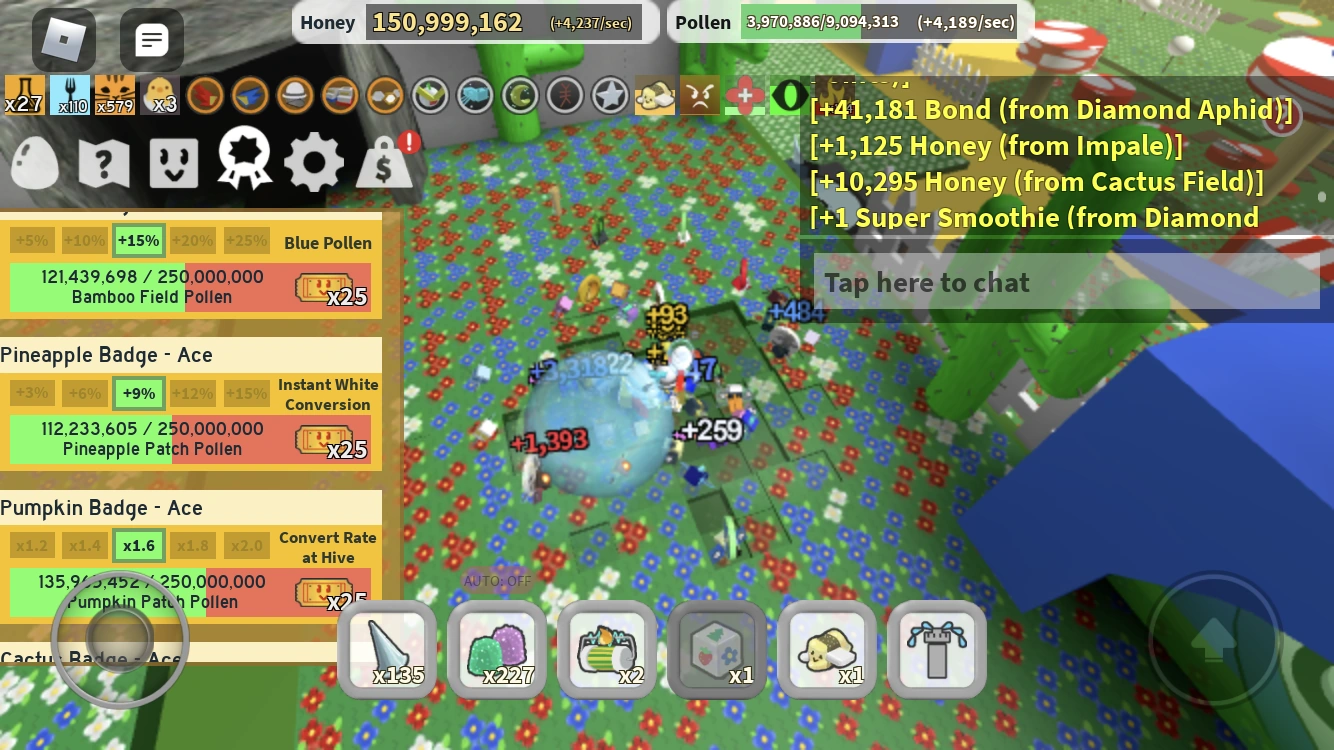Select the +15% Blue Pollen tier
1334x750 pixels.
[x=138, y=240]
